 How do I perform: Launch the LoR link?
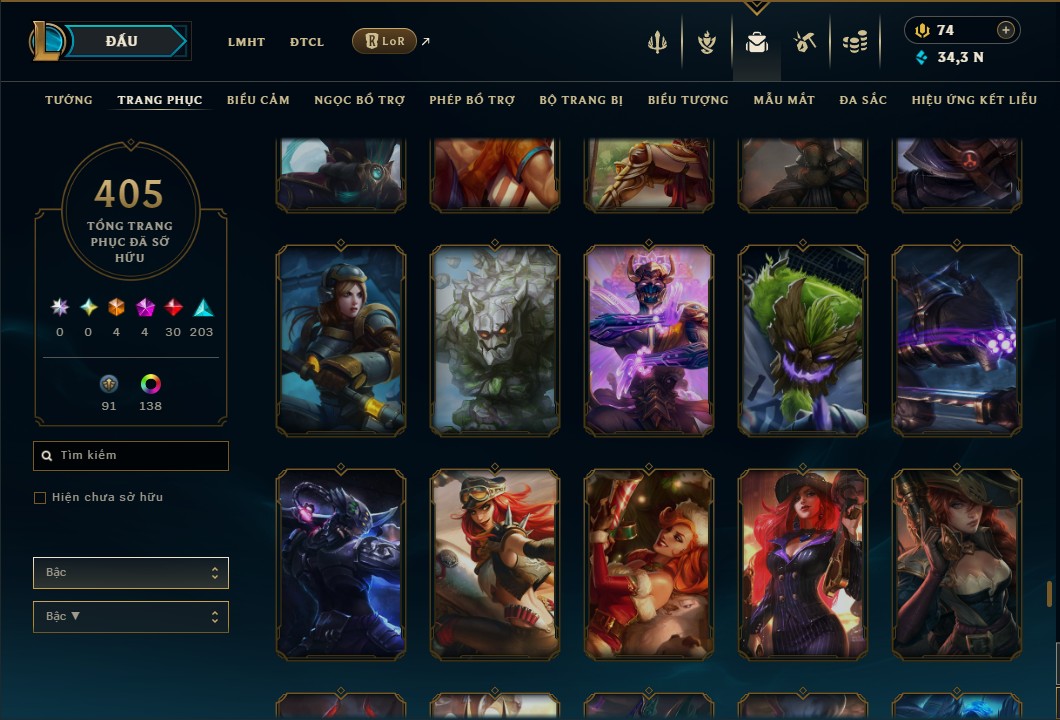point(385,41)
